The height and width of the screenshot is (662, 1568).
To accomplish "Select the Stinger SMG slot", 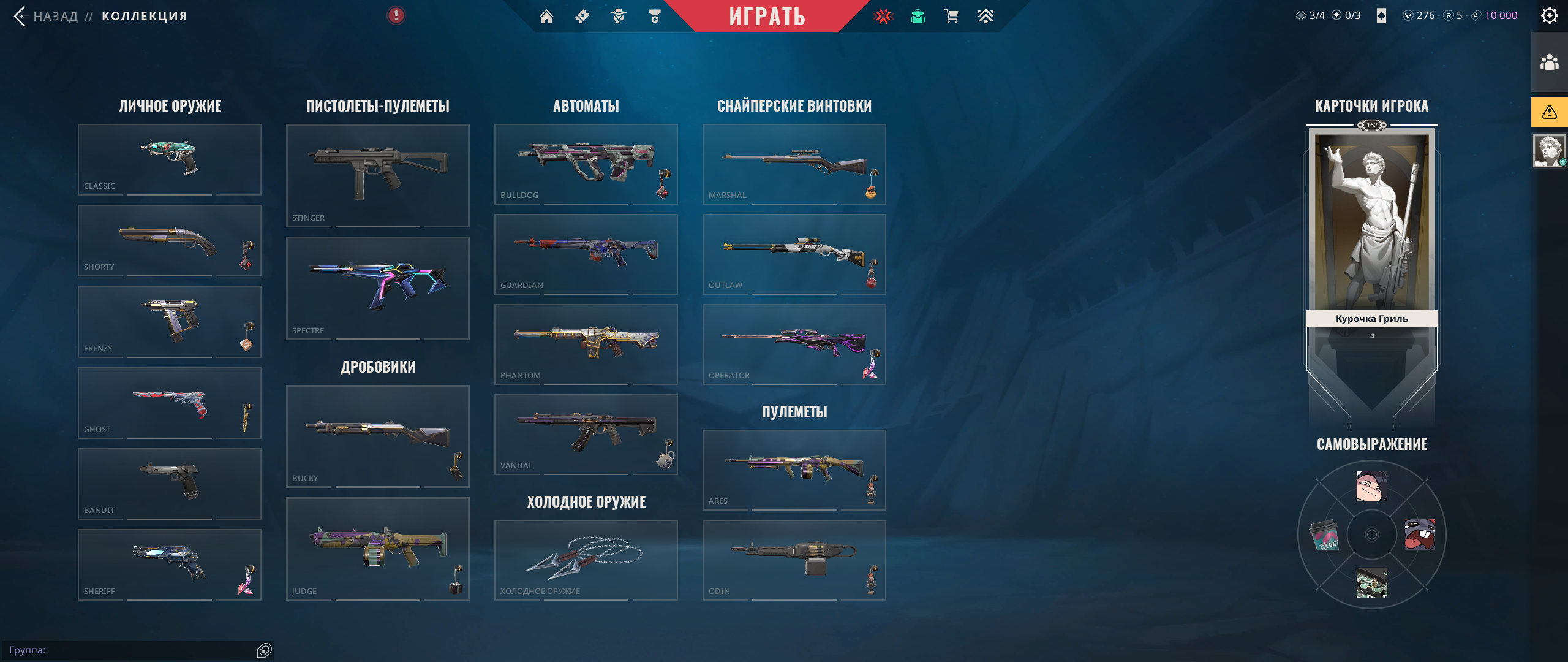I will pos(378,175).
